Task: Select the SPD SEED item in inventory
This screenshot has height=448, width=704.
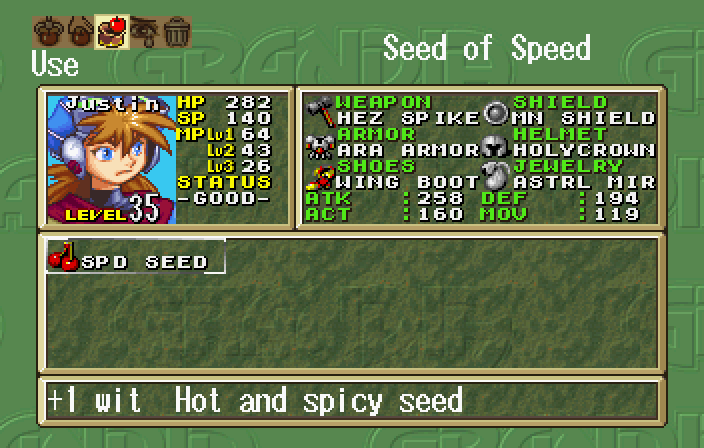Action: [136, 260]
